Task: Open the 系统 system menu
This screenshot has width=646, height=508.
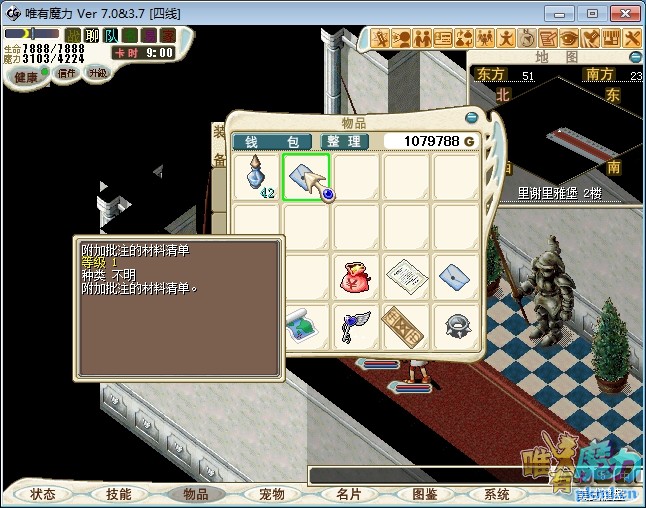Action: (x=497, y=494)
